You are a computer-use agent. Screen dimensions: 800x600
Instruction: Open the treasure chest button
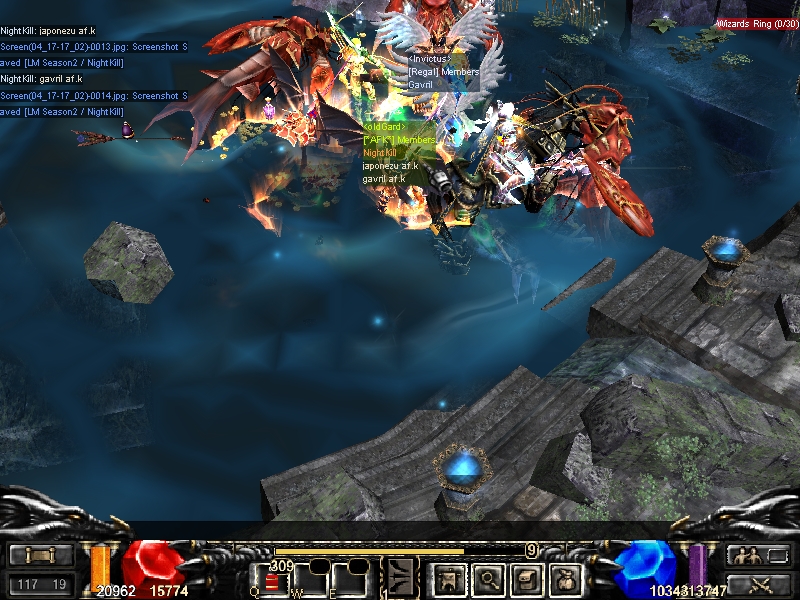pyautogui.click(x=527, y=578)
